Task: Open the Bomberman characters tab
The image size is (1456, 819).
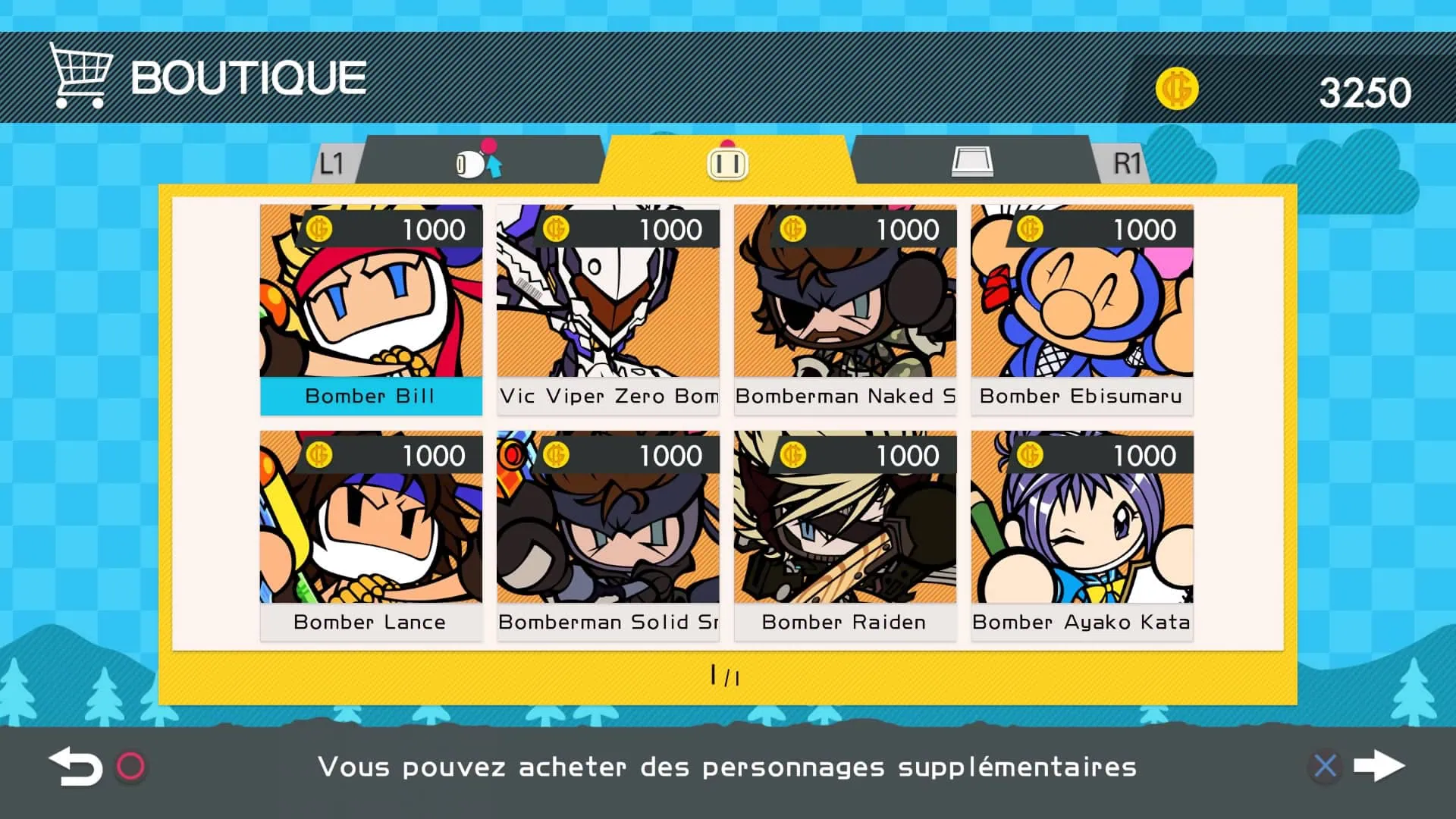Action: (727, 161)
